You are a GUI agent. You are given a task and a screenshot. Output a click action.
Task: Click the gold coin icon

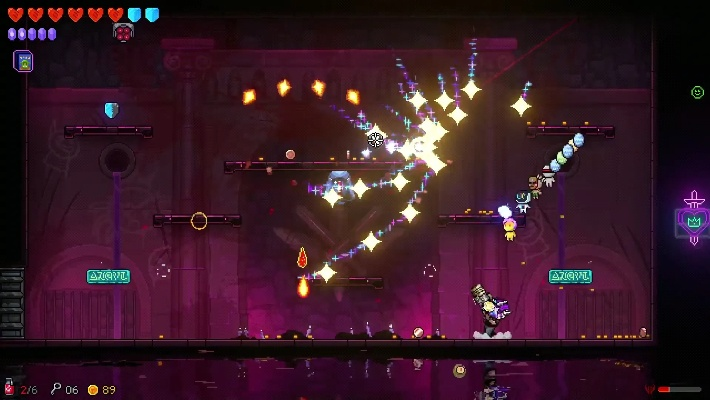(x=93, y=389)
